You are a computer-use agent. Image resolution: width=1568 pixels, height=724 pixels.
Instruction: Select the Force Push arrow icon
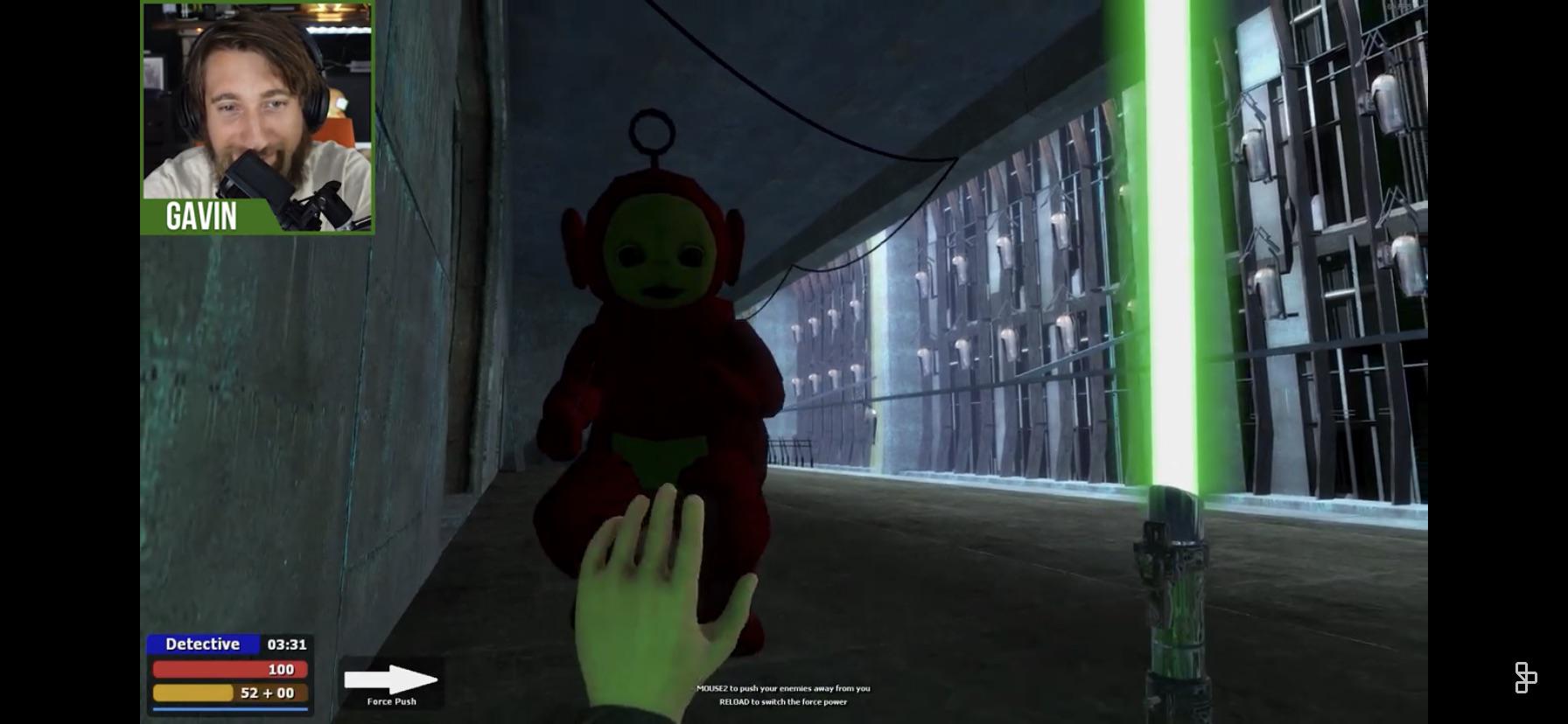tap(392, 678)
